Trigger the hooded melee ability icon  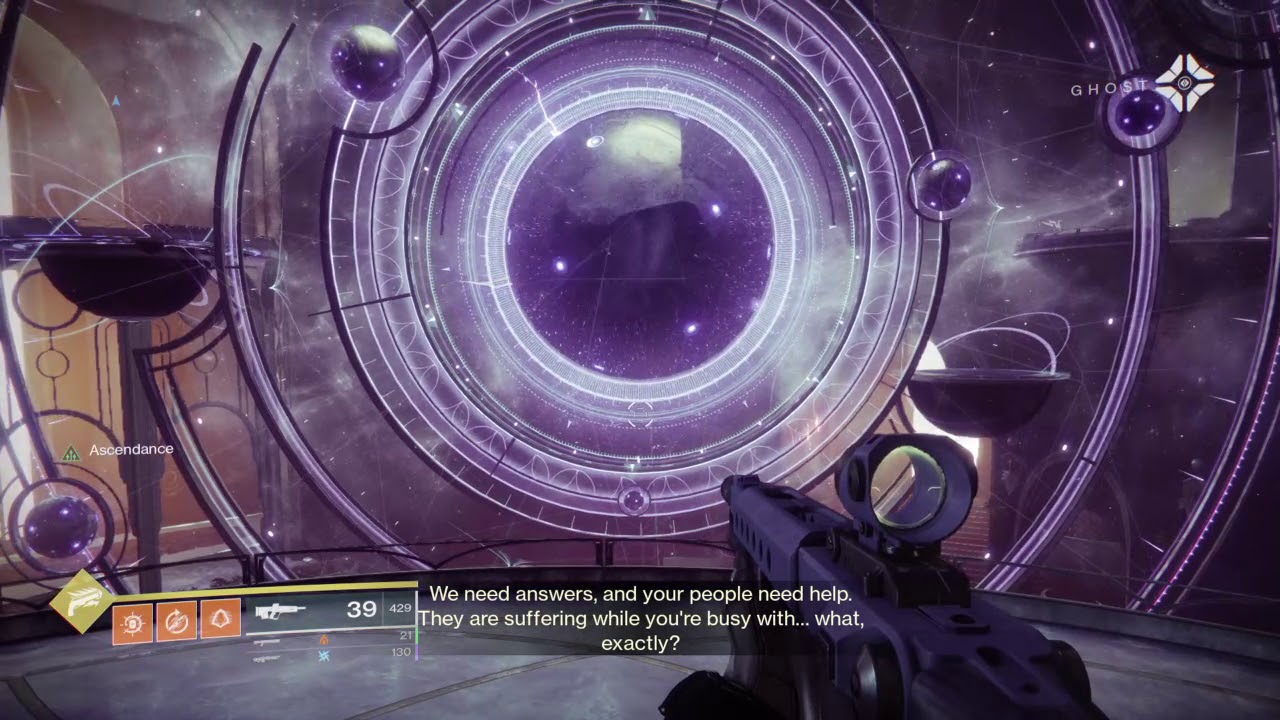[221, 622]
